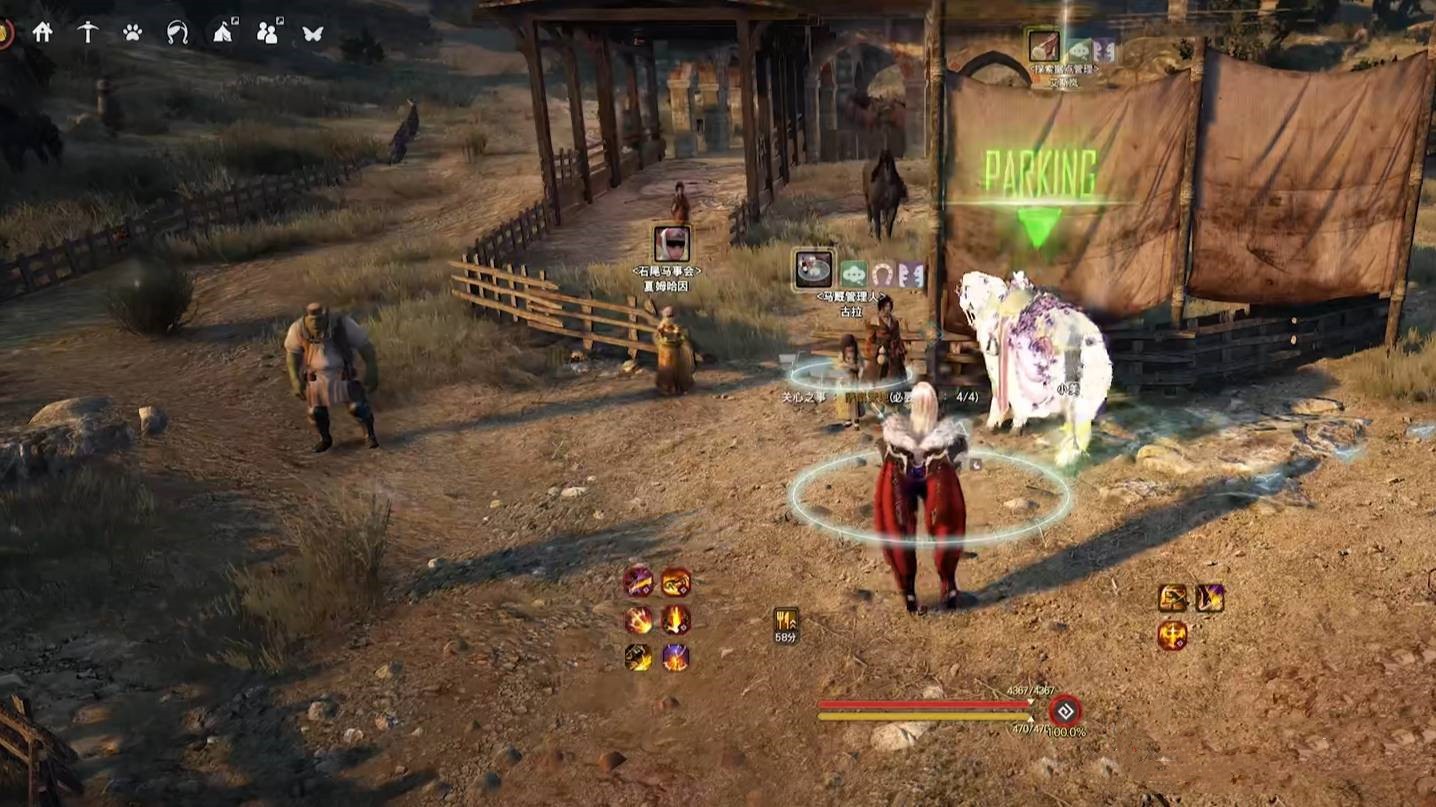
Task: Click the pickaxe worker icon
Action: pos(88,32)
